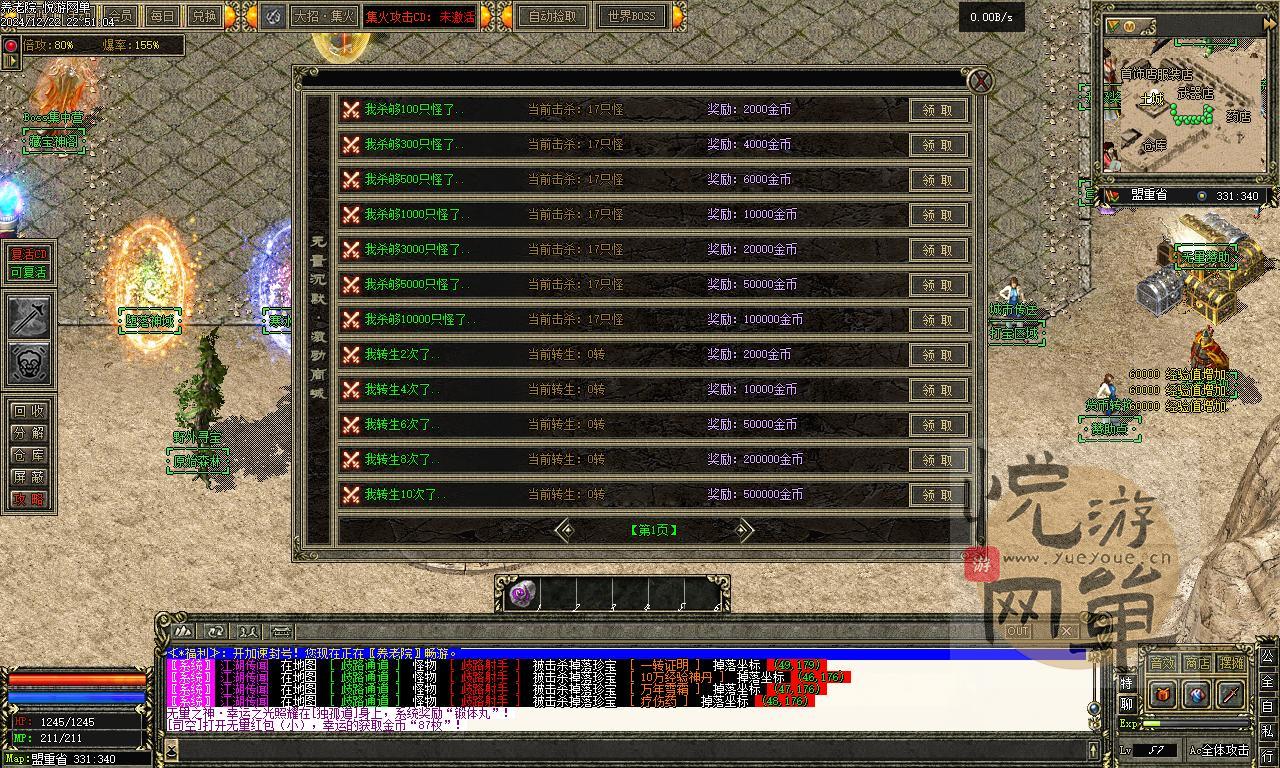Open the 回收 recycle function
Screen dimensions: 1280x768
[x=28, y=411]
